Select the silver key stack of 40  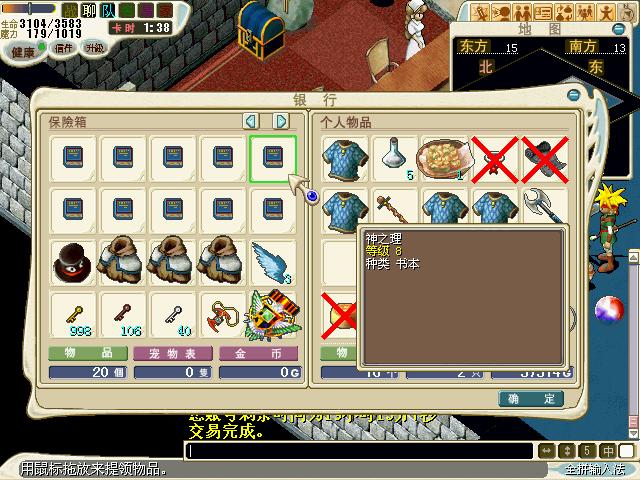coord(173,313)
